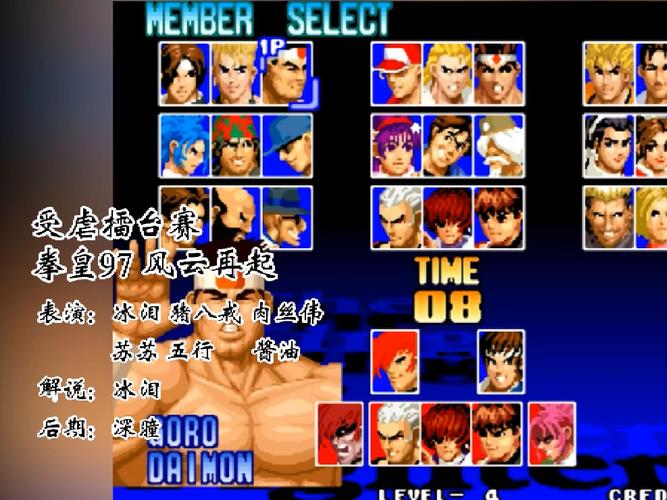Pick white-bearded Chin Gentsai
The width and height of the screenshot is (667, 500).
point(499,145)
